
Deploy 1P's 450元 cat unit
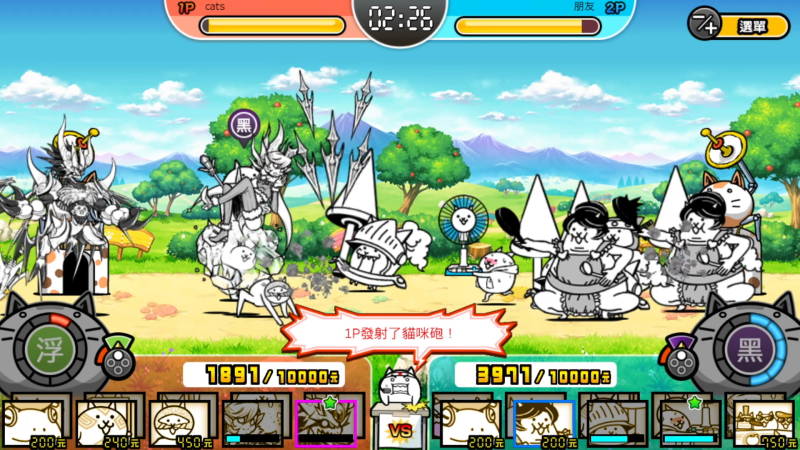tap(179, 423)
